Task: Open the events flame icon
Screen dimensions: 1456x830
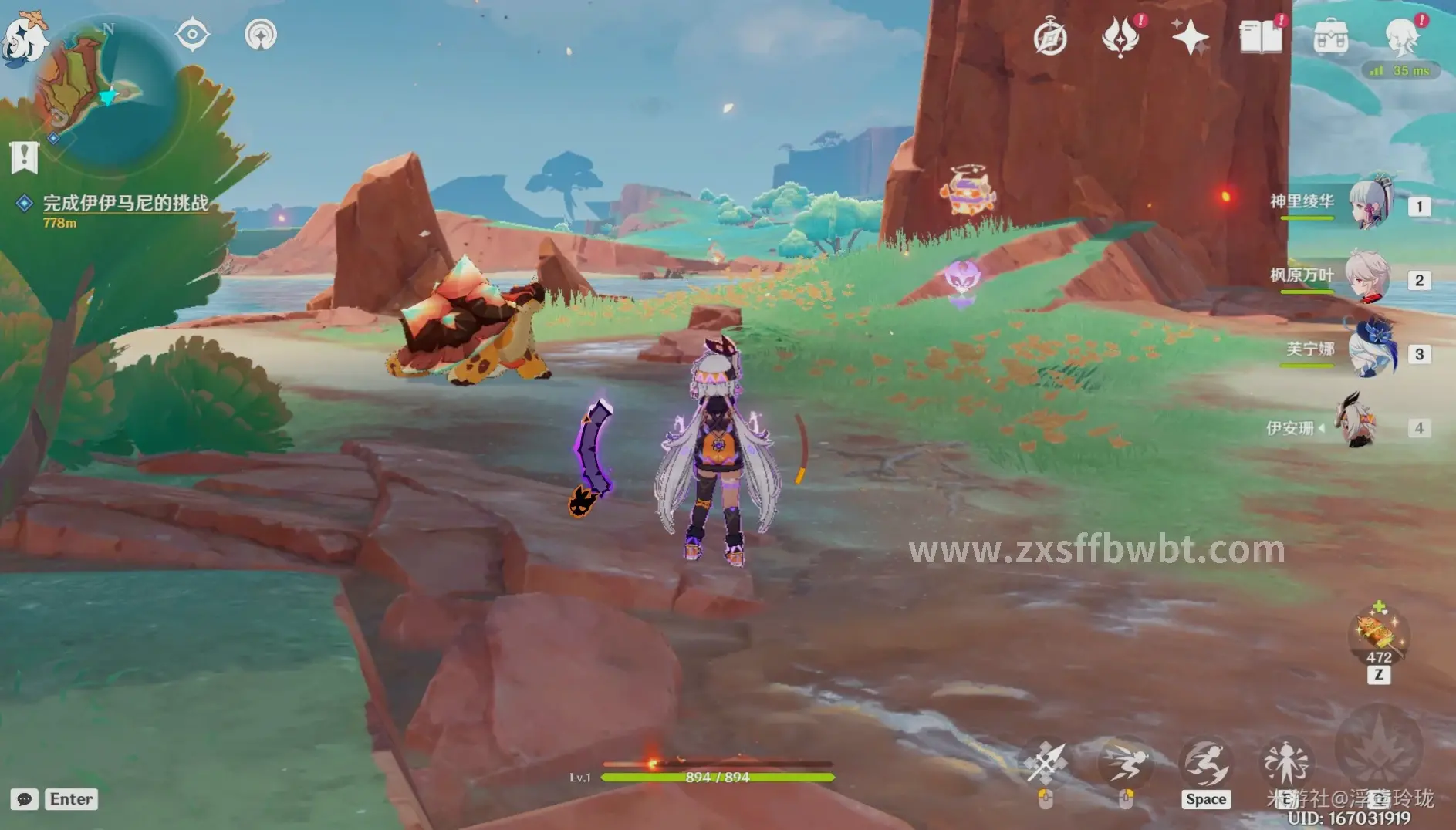Action: pos(1120,36)
